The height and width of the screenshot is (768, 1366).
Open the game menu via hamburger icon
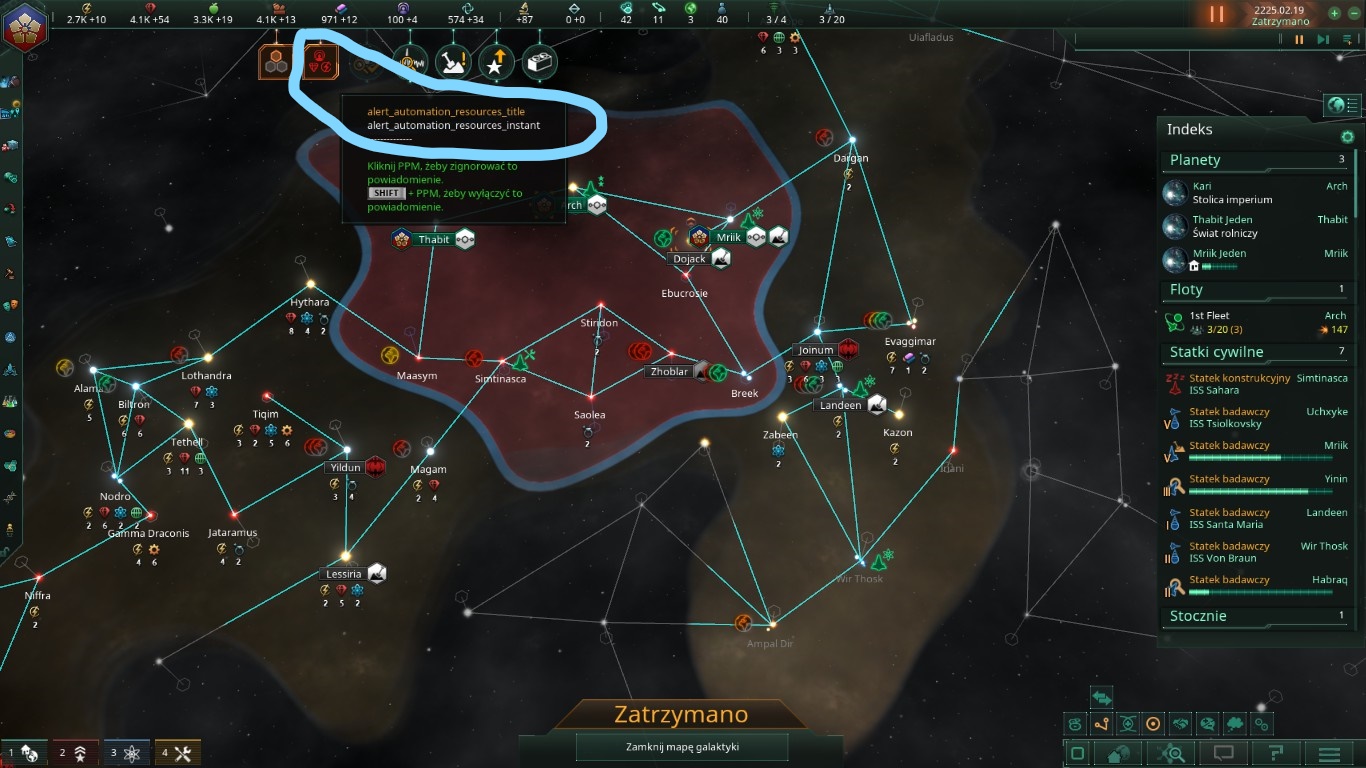1330,752
